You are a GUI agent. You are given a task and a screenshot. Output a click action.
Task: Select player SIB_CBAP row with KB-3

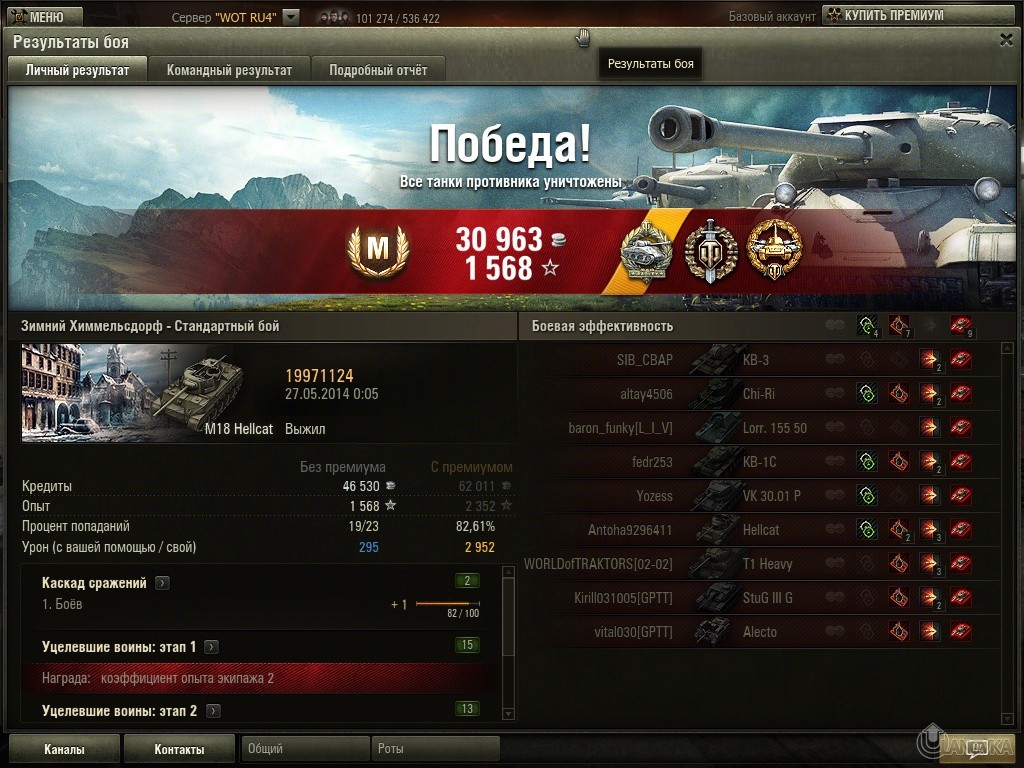(758, 360)
